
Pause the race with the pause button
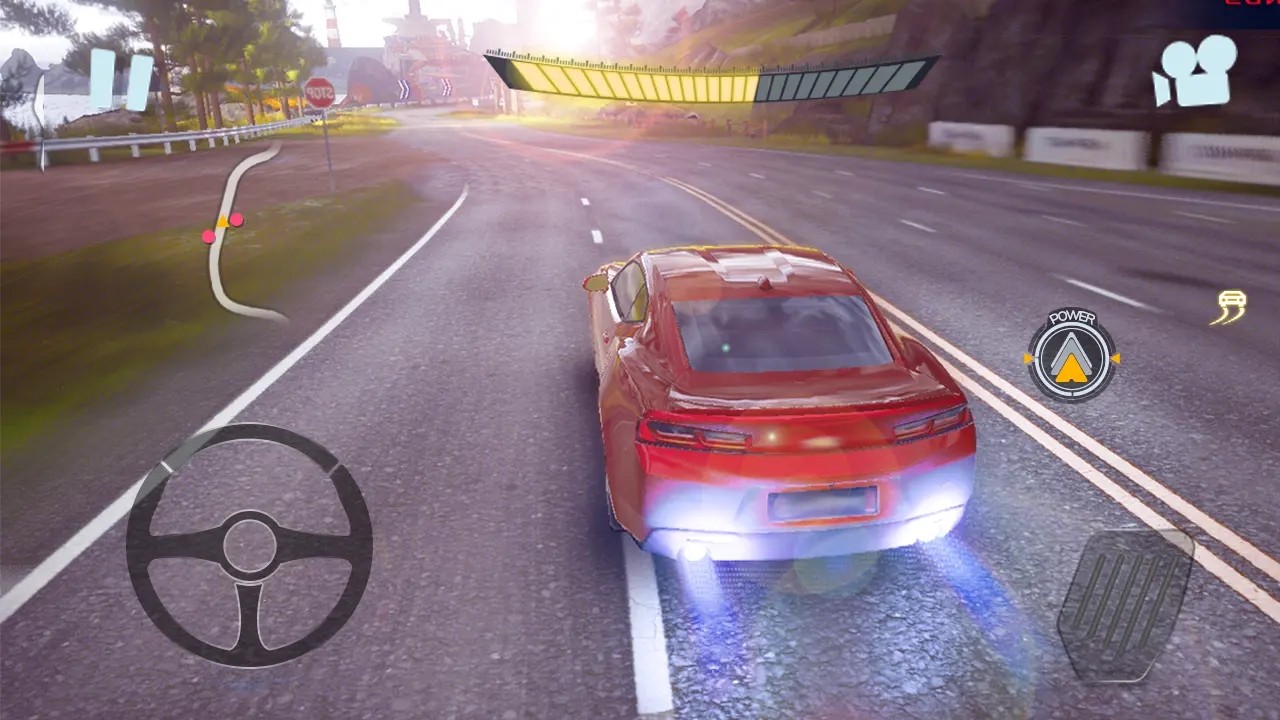point(121,80)
